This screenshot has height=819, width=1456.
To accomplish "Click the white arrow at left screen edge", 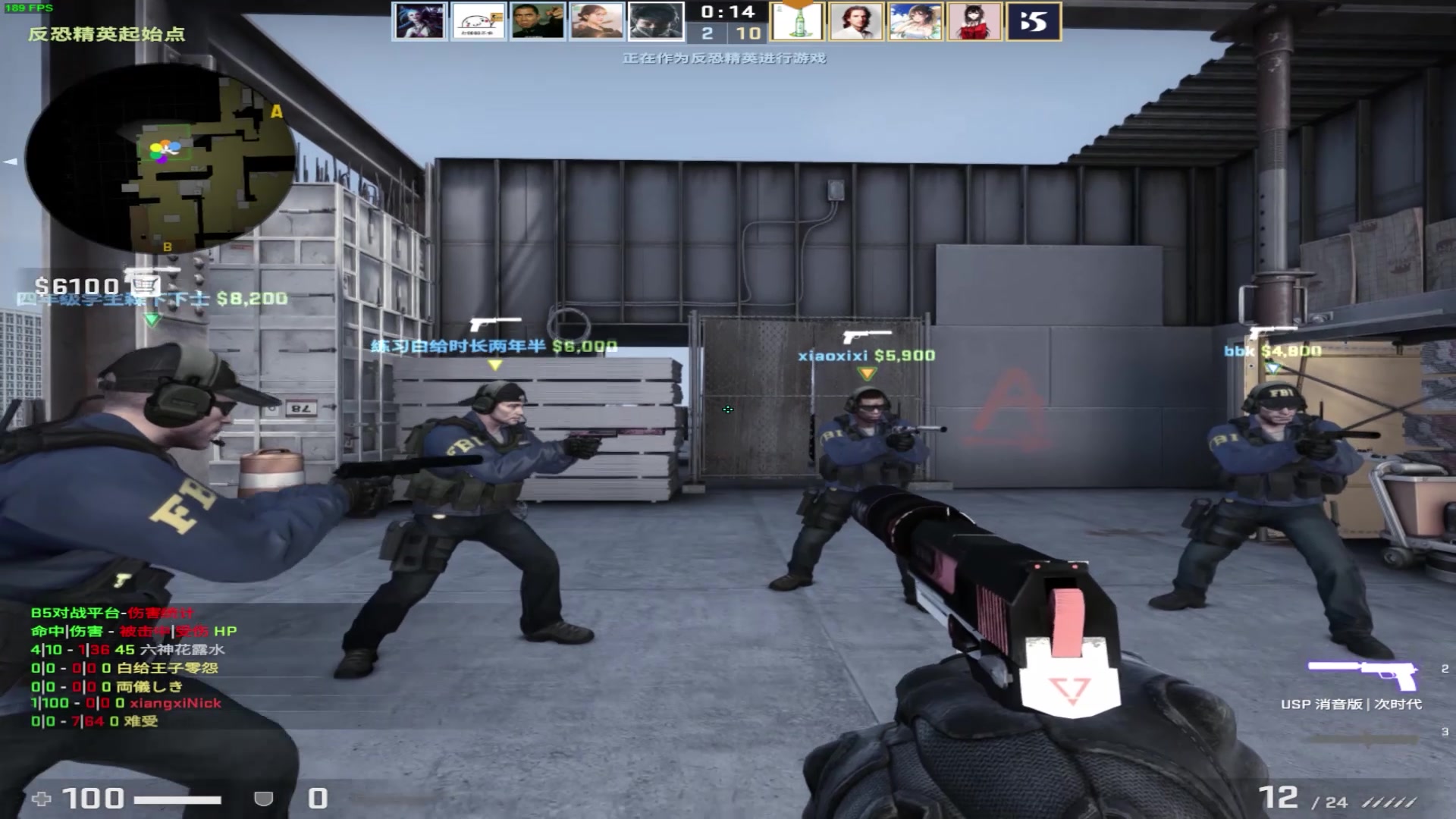I will (x=9, y=161).
